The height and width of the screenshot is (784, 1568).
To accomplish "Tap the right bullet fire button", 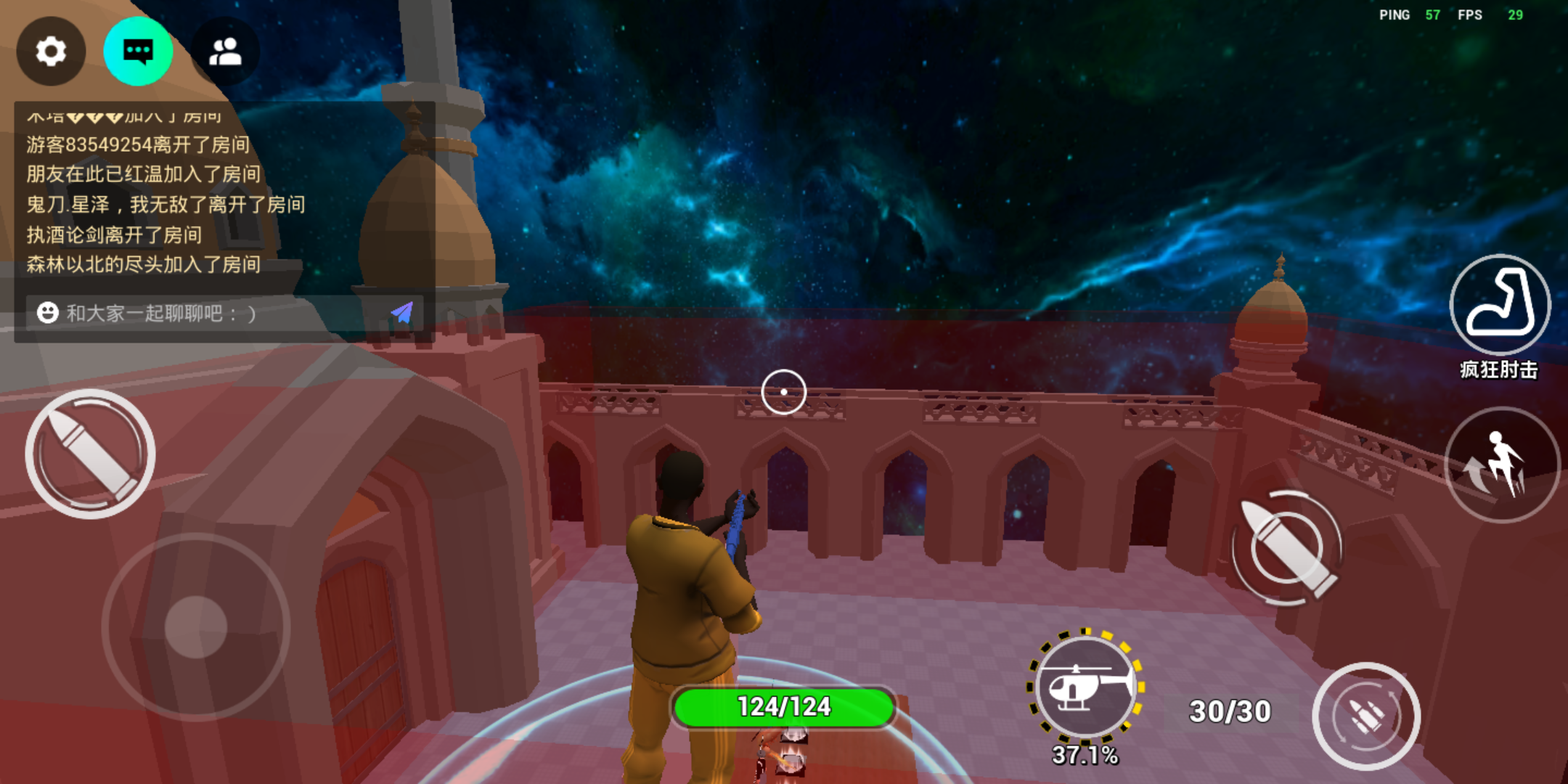I will pos(1288,547).
